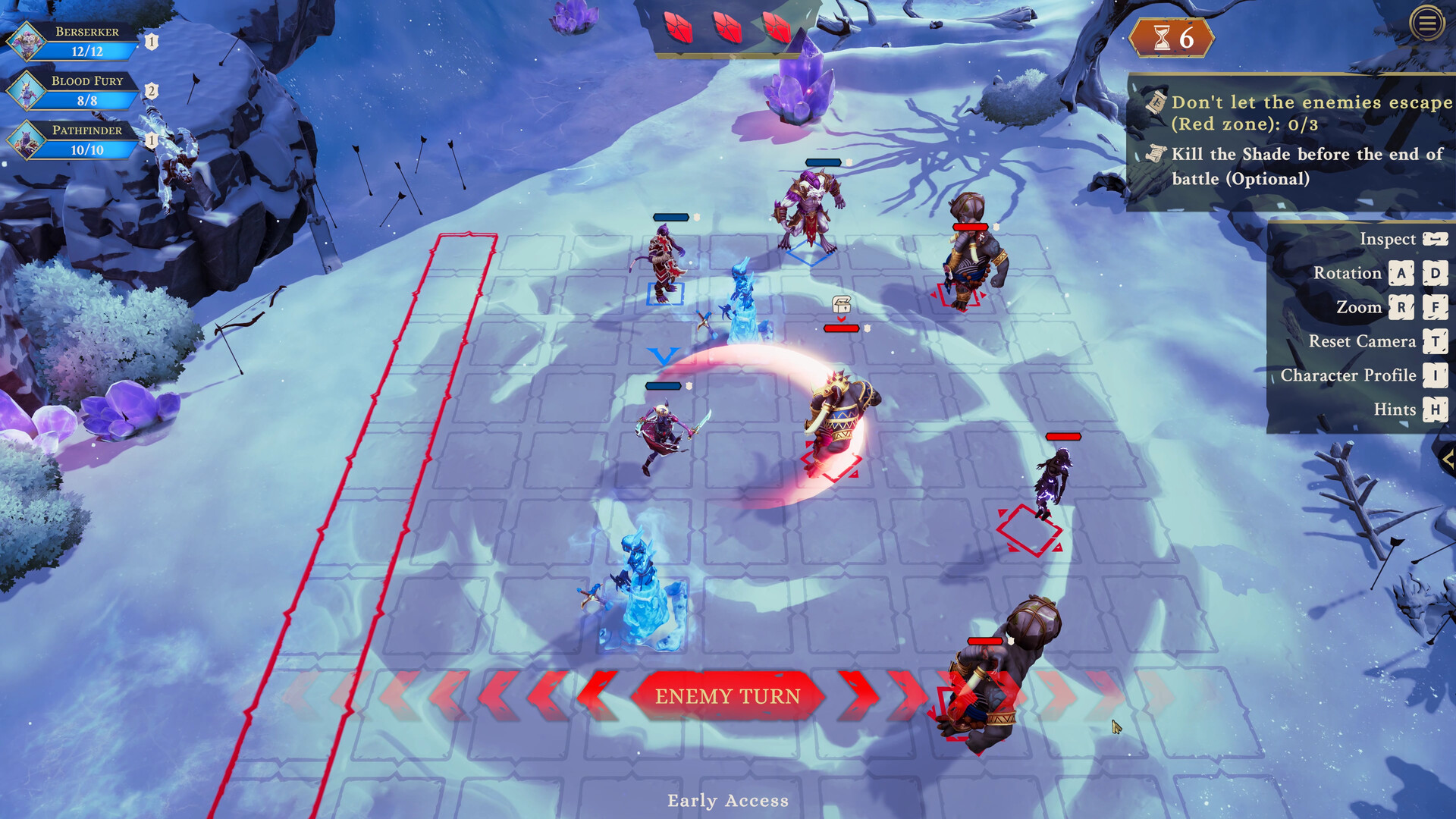Select the Blood Fury unit portrait
The height and width of the screenshot is (819, 1456).
[25, 91]
